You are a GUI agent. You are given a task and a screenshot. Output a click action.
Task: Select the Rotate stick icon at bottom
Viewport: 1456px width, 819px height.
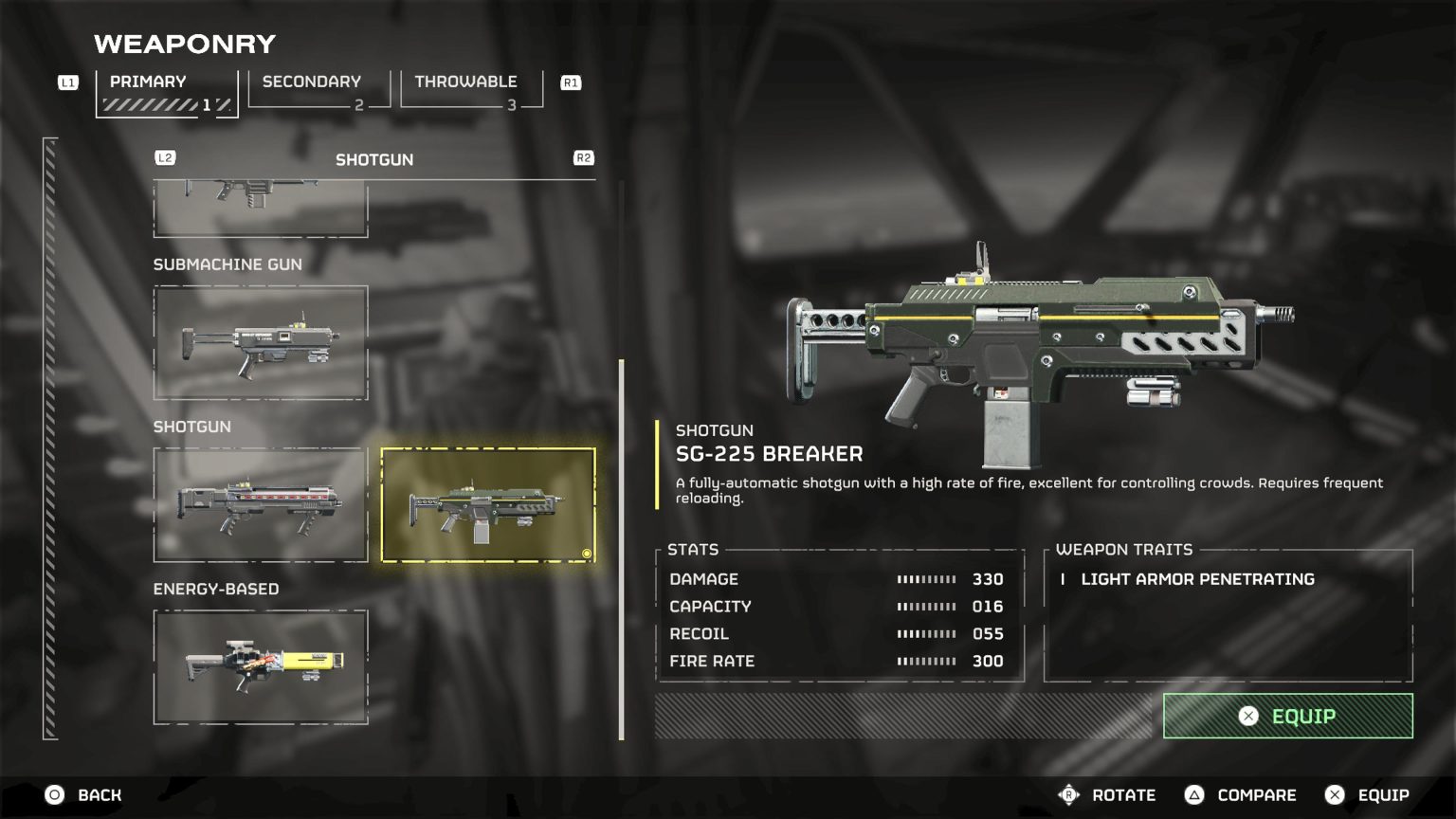[1070, 794]
